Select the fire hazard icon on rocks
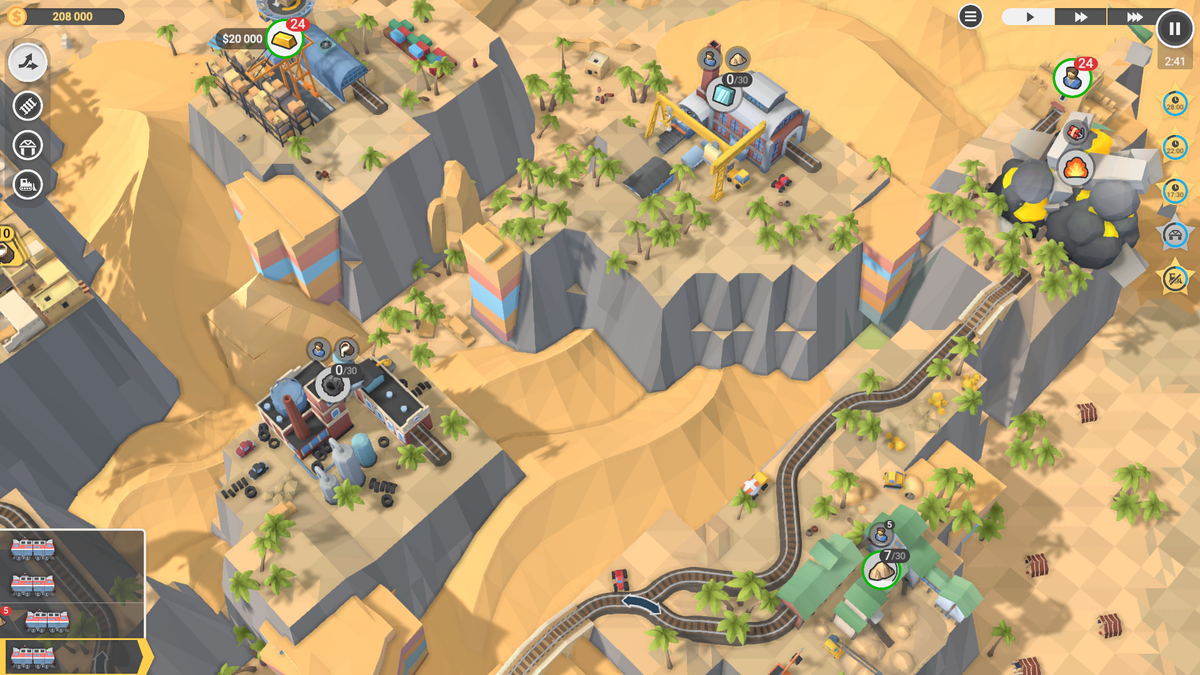This screenshot has width=1200, height=675. pyautogui.click(x=1075, y=165)
